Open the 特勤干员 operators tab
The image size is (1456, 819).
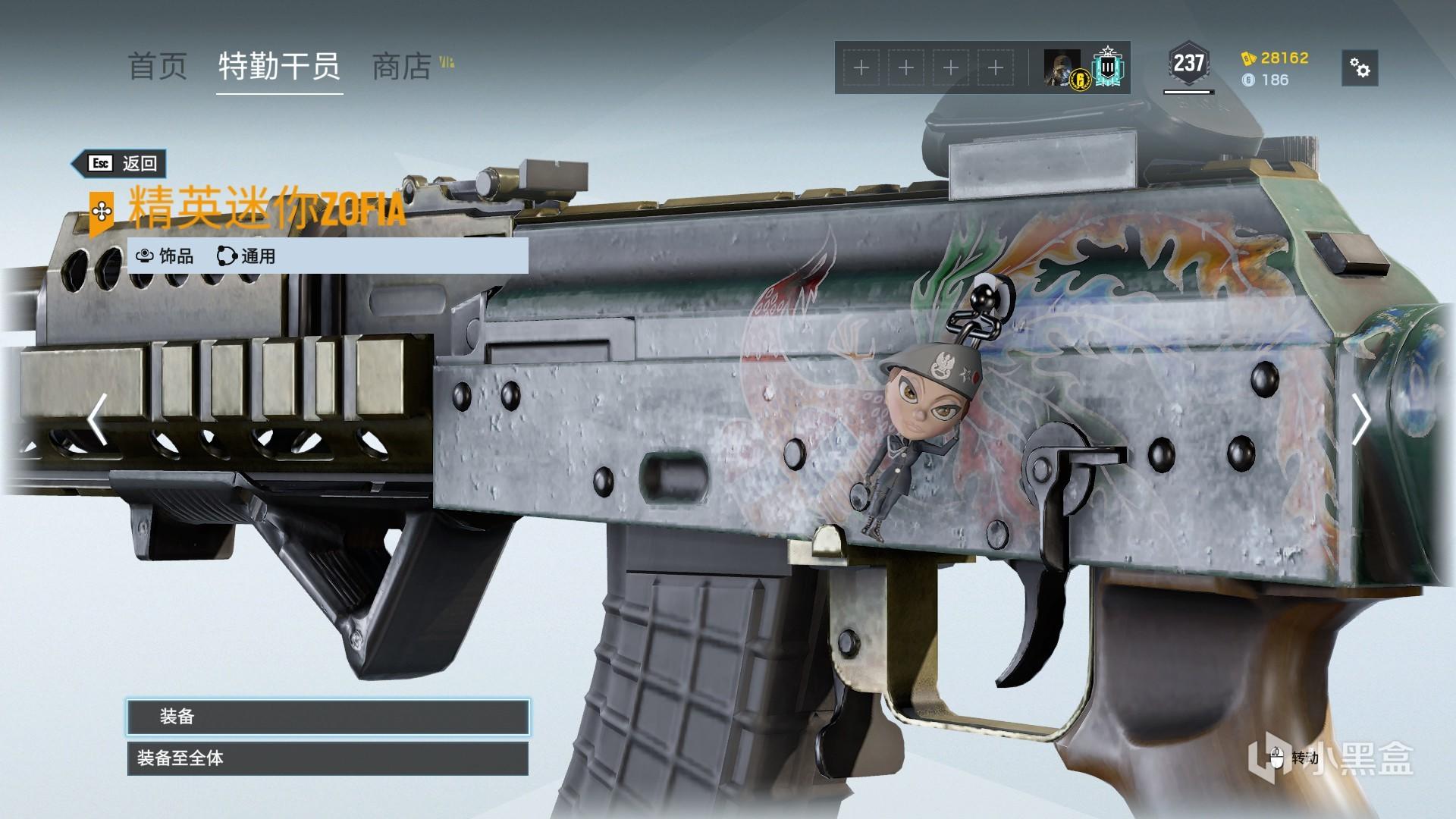click(x=279, y=67)
